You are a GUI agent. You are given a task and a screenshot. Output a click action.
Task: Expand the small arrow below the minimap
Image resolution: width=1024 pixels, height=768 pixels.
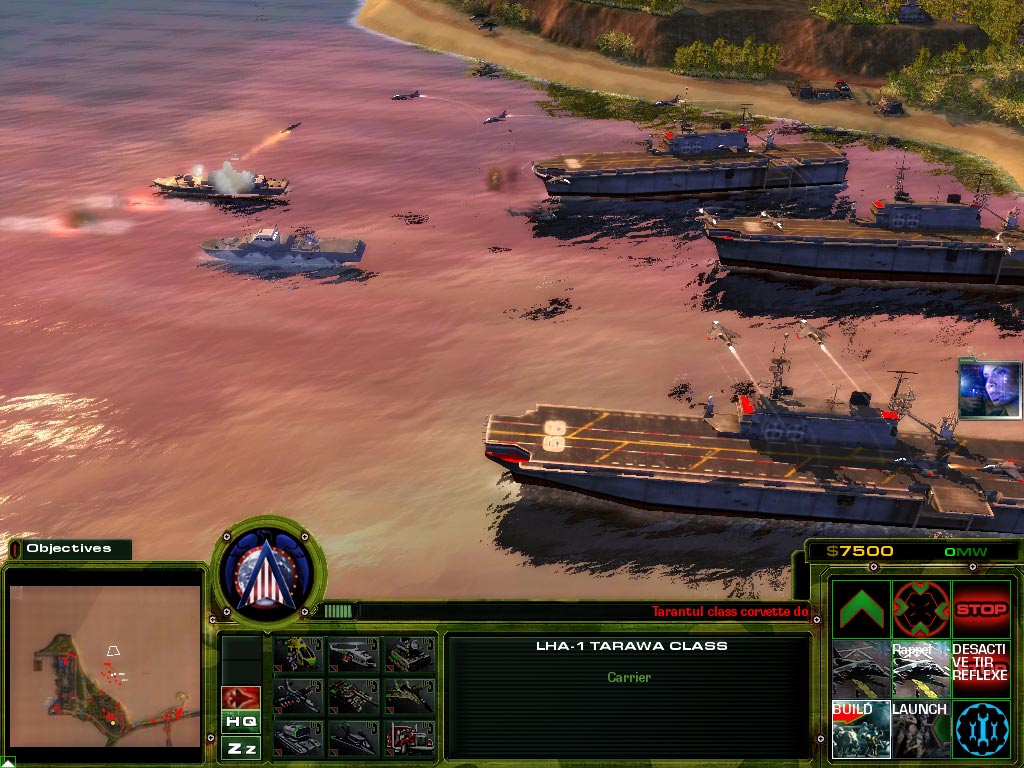point(7,762)
